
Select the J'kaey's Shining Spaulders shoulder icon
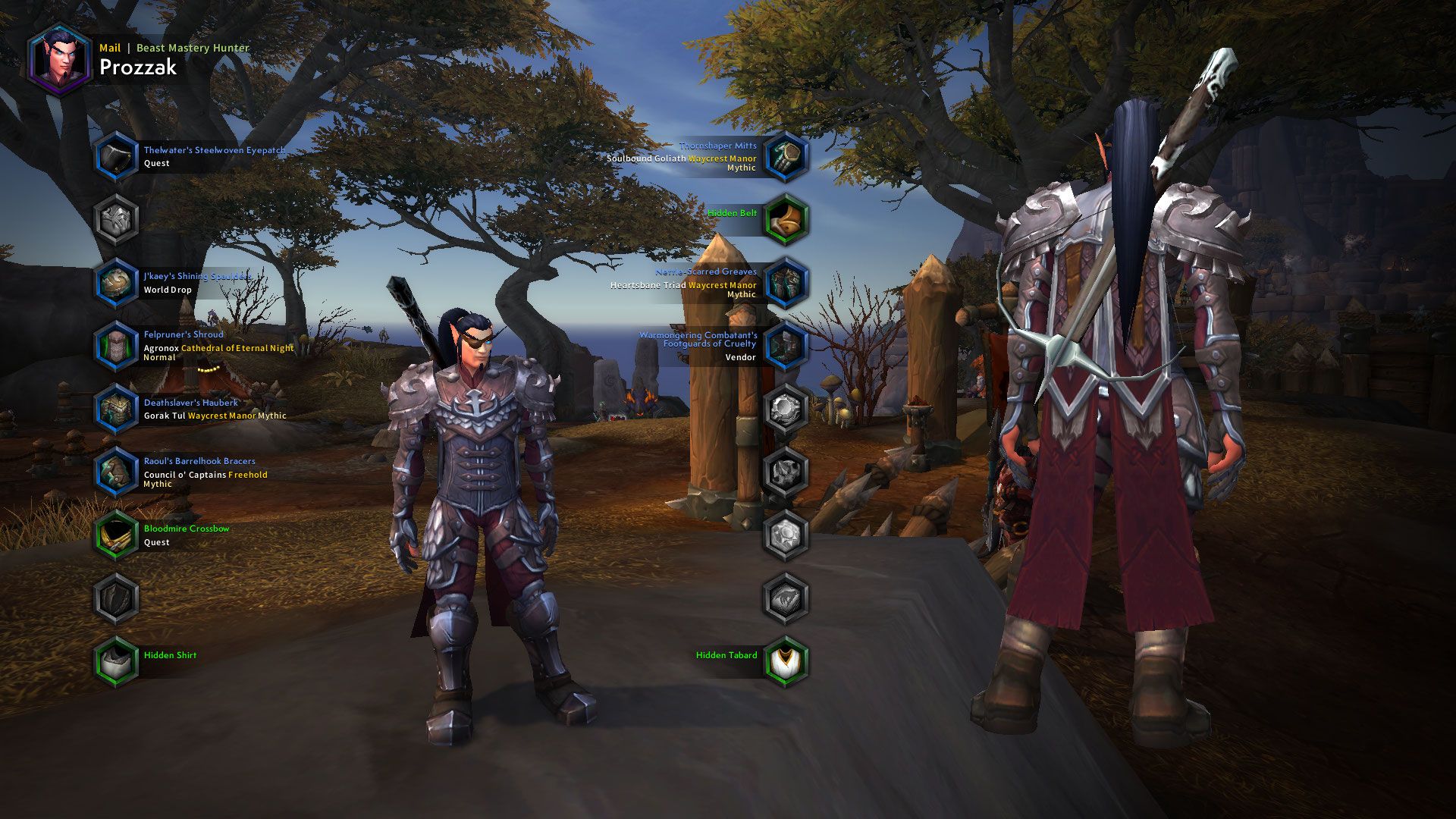pos(115,282)
